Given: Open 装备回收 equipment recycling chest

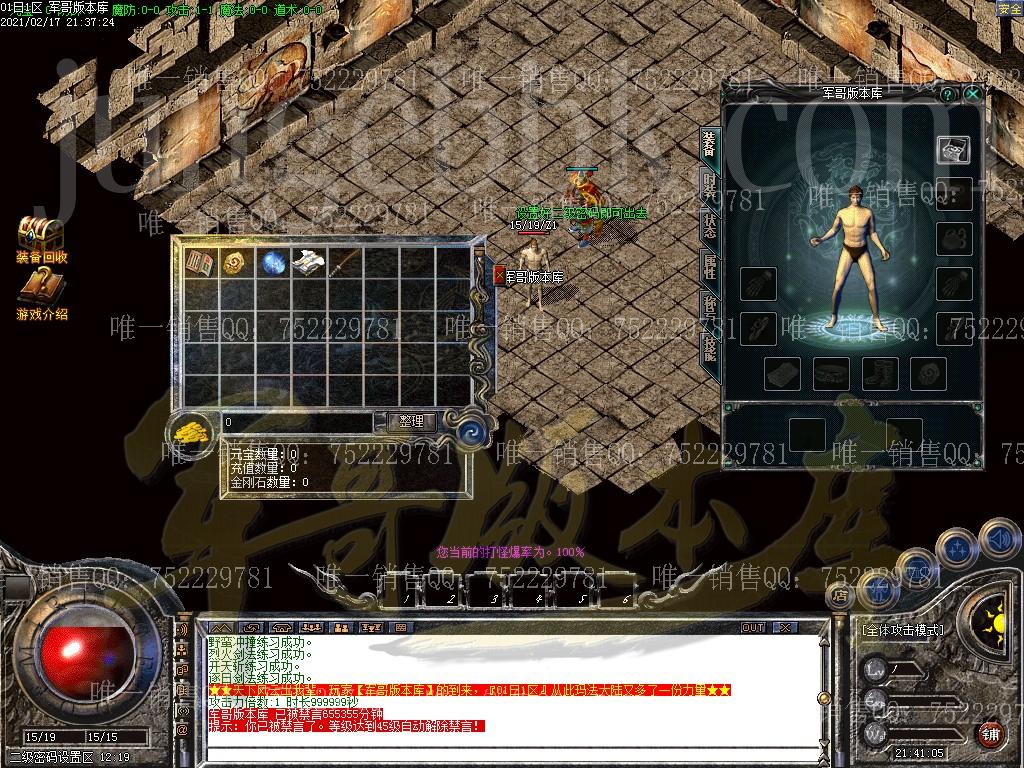Looking at the screenshot, I should point(41,239).
